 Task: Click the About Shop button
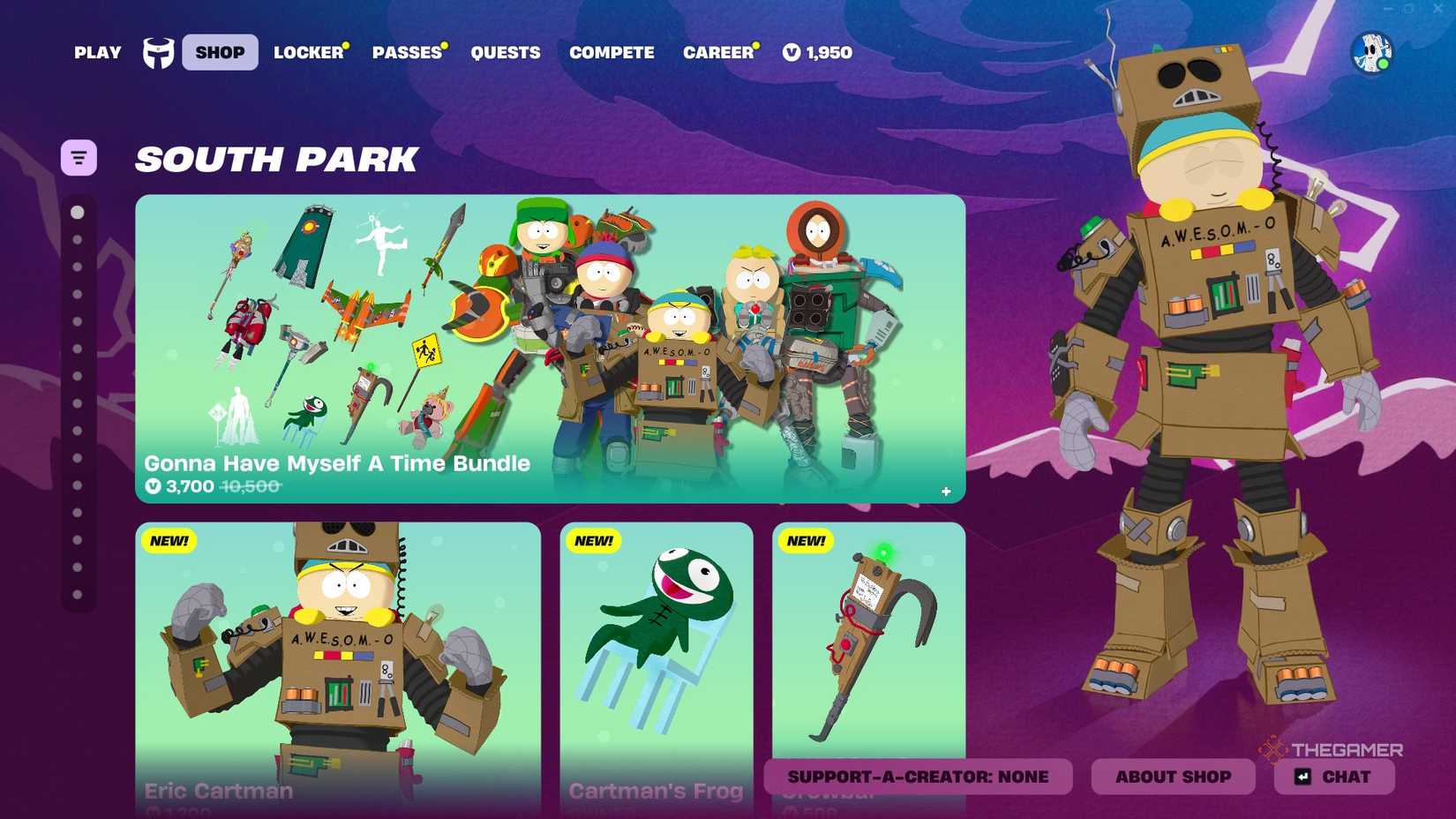[x=1173, y=777]
